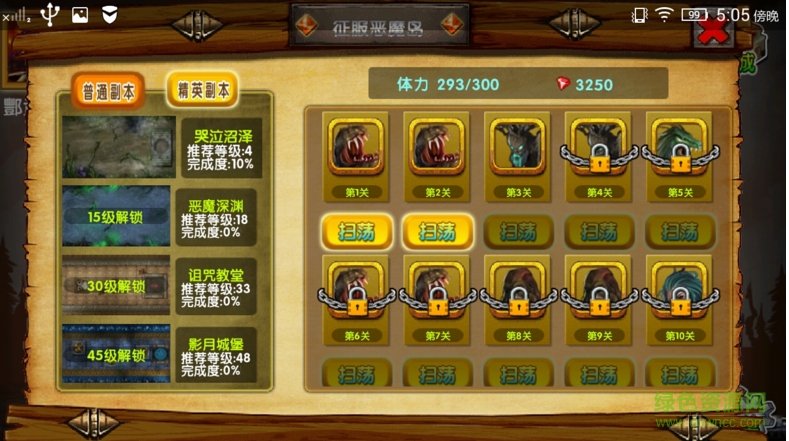Close the dungeon panel with red X
This screenshot has width=789, height=441.
click(x=712, y=33)
